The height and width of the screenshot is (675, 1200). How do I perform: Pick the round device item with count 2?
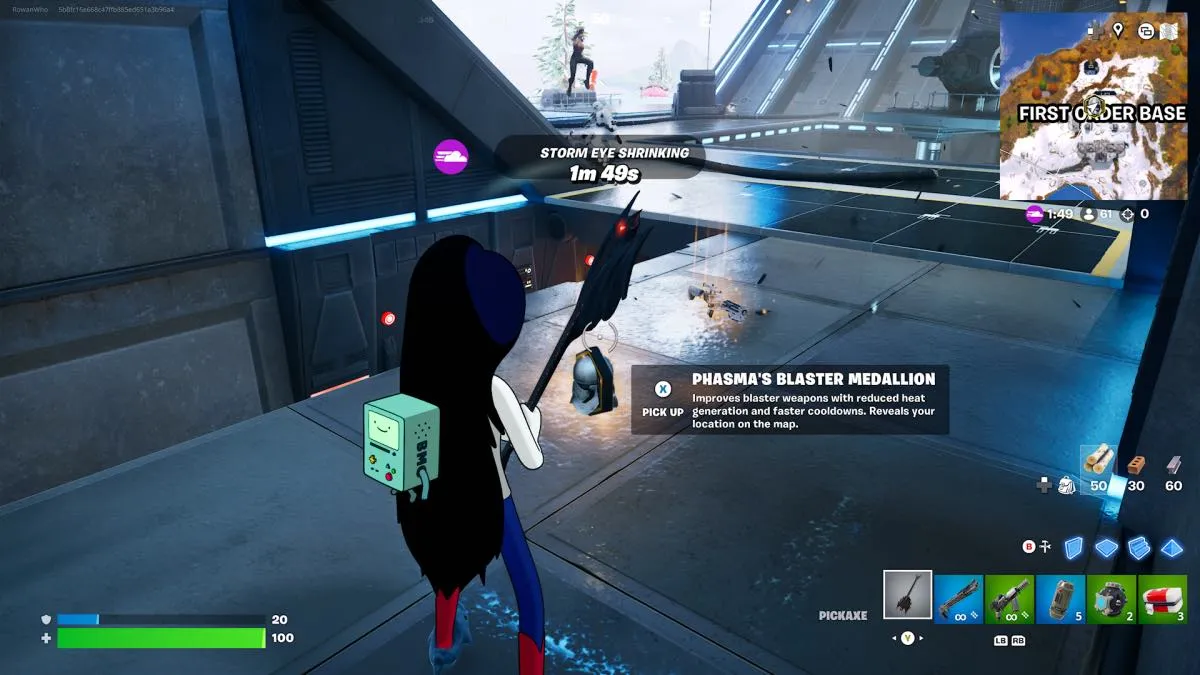[x=1112, y=597]
